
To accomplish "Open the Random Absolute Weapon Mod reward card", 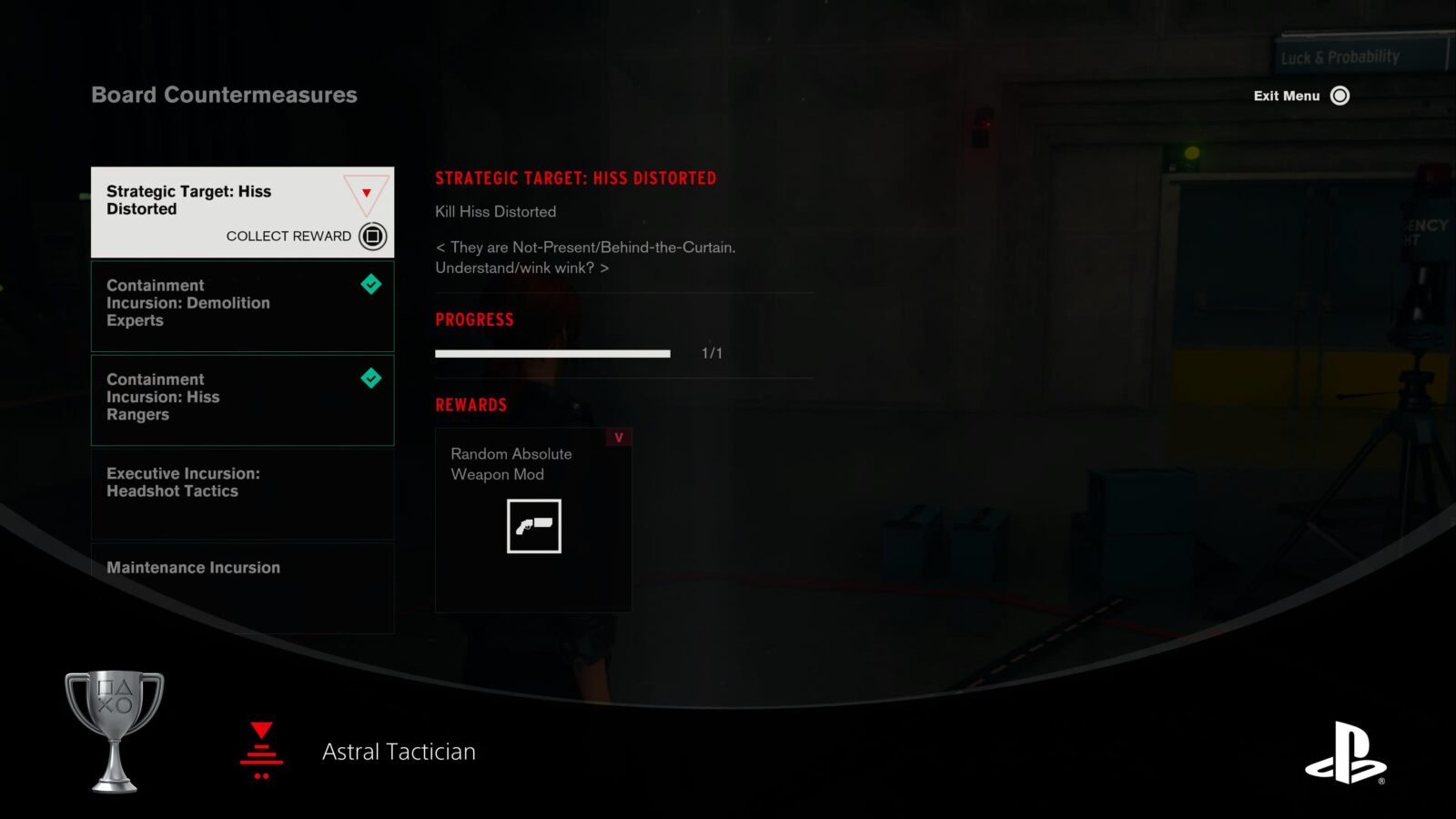I will (x=532, y=521).
